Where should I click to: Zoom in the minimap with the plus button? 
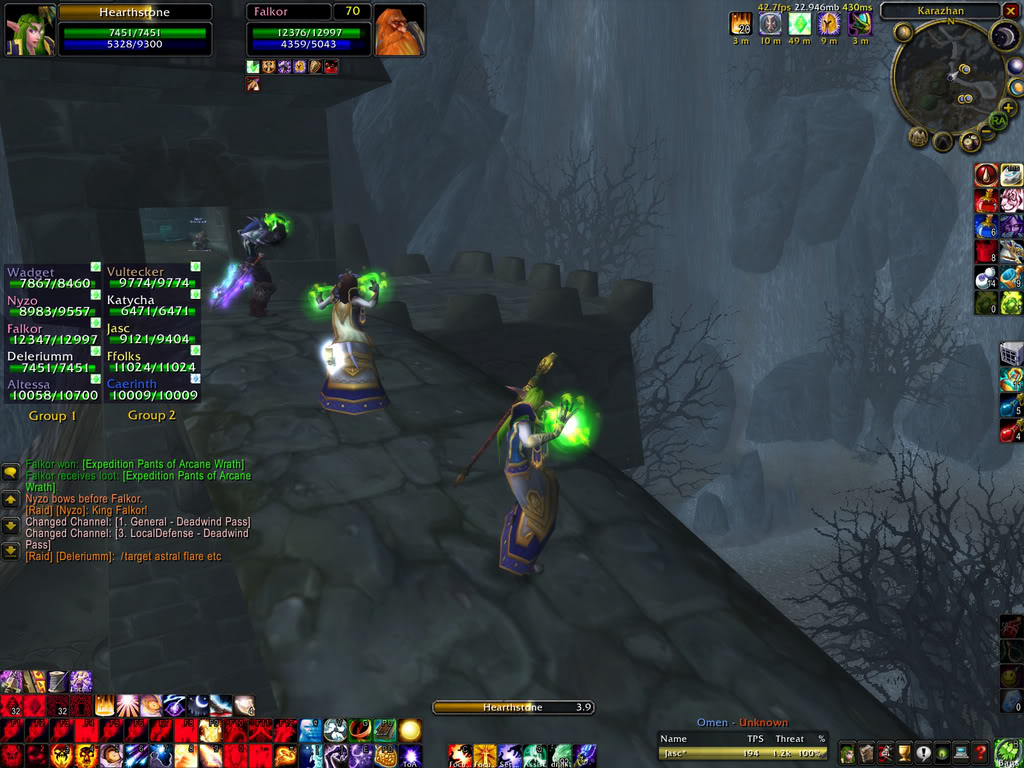pos(1008,107)
